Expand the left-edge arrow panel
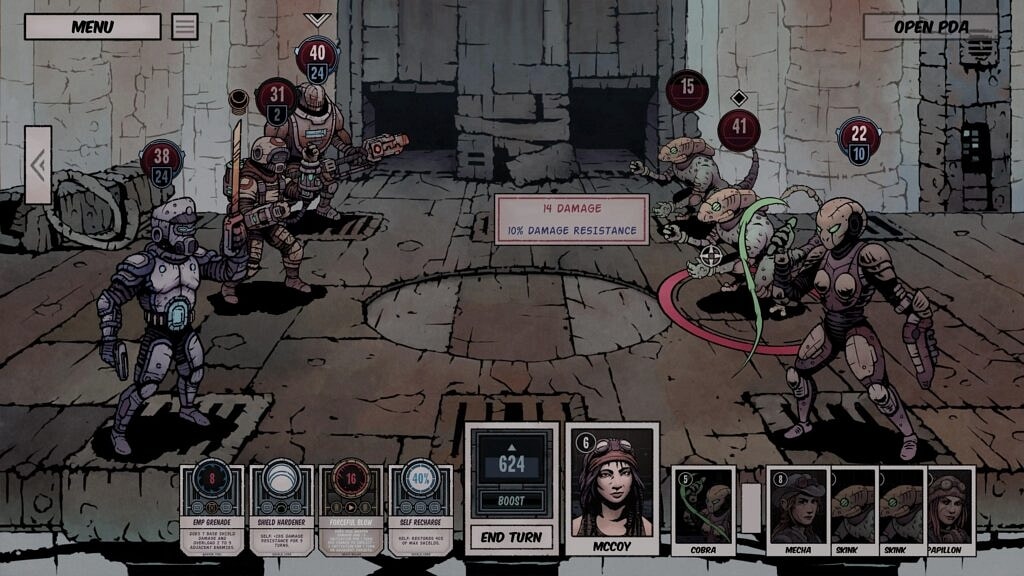The width and height of the screenshot is (1024, 576). [38, 165]
